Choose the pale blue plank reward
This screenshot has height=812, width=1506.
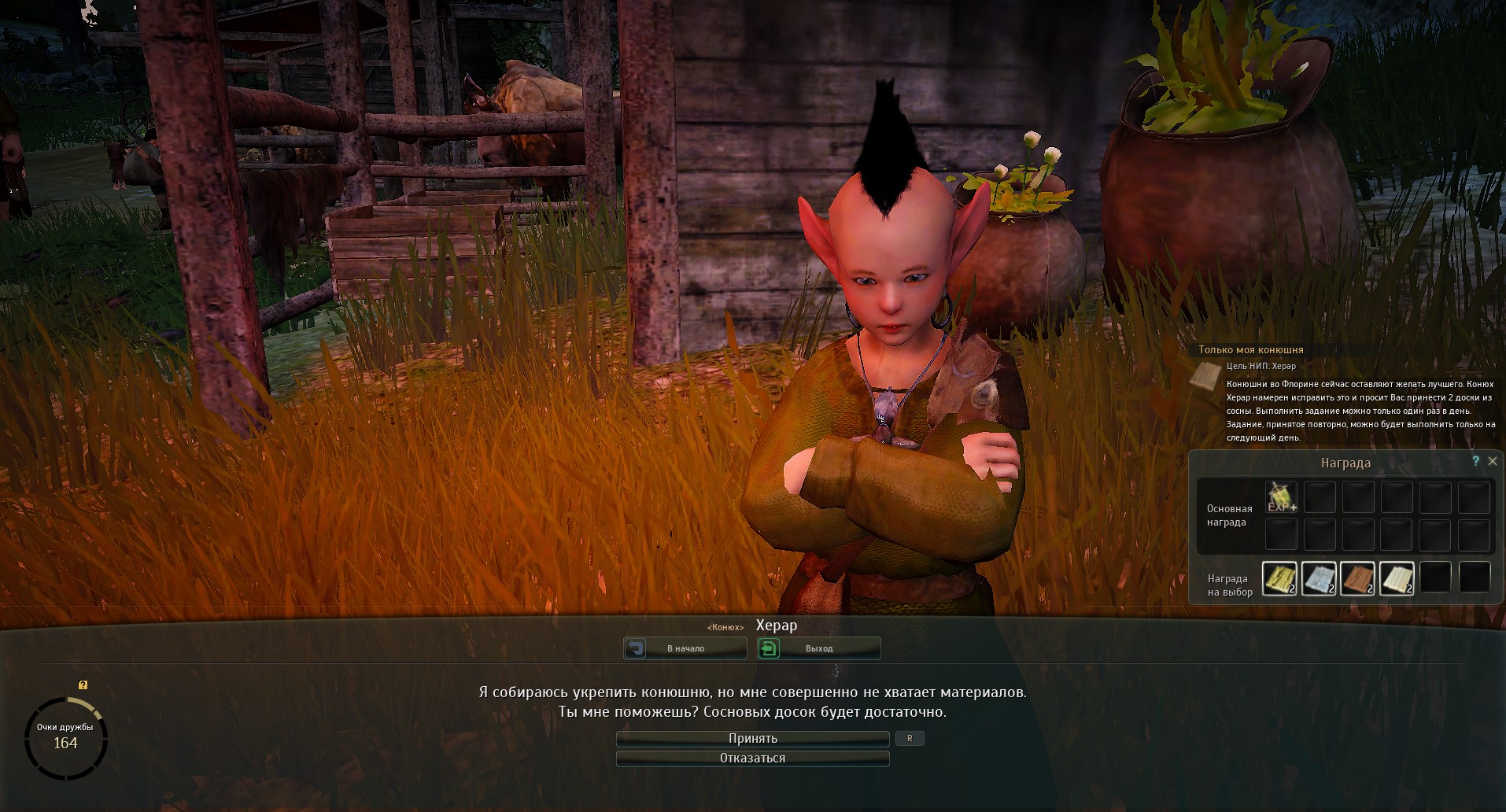click(1319, 578)
